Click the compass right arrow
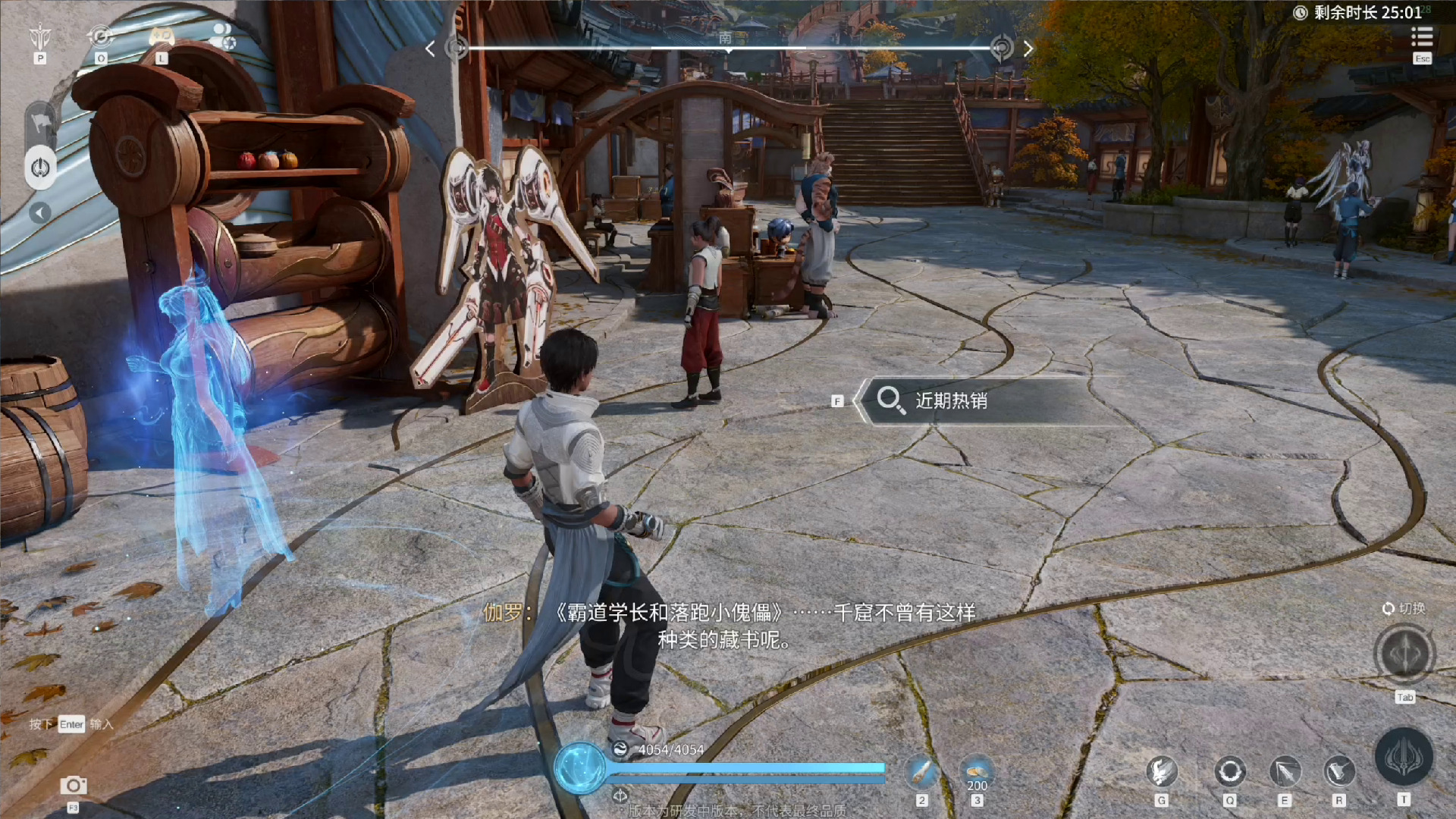Screen dimensions: 1456x819 [x=1028, y=49]
